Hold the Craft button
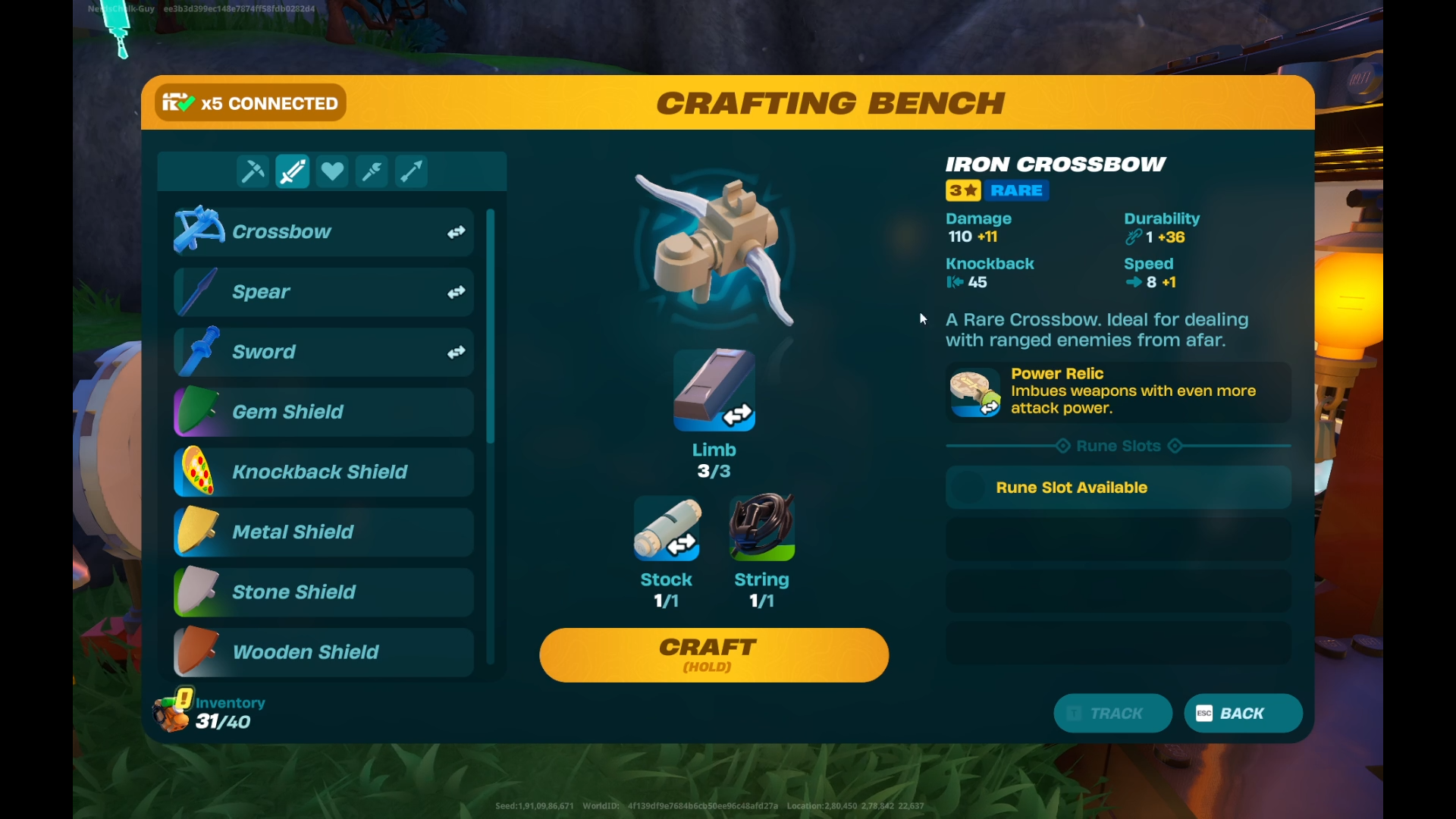 [714, 655]
